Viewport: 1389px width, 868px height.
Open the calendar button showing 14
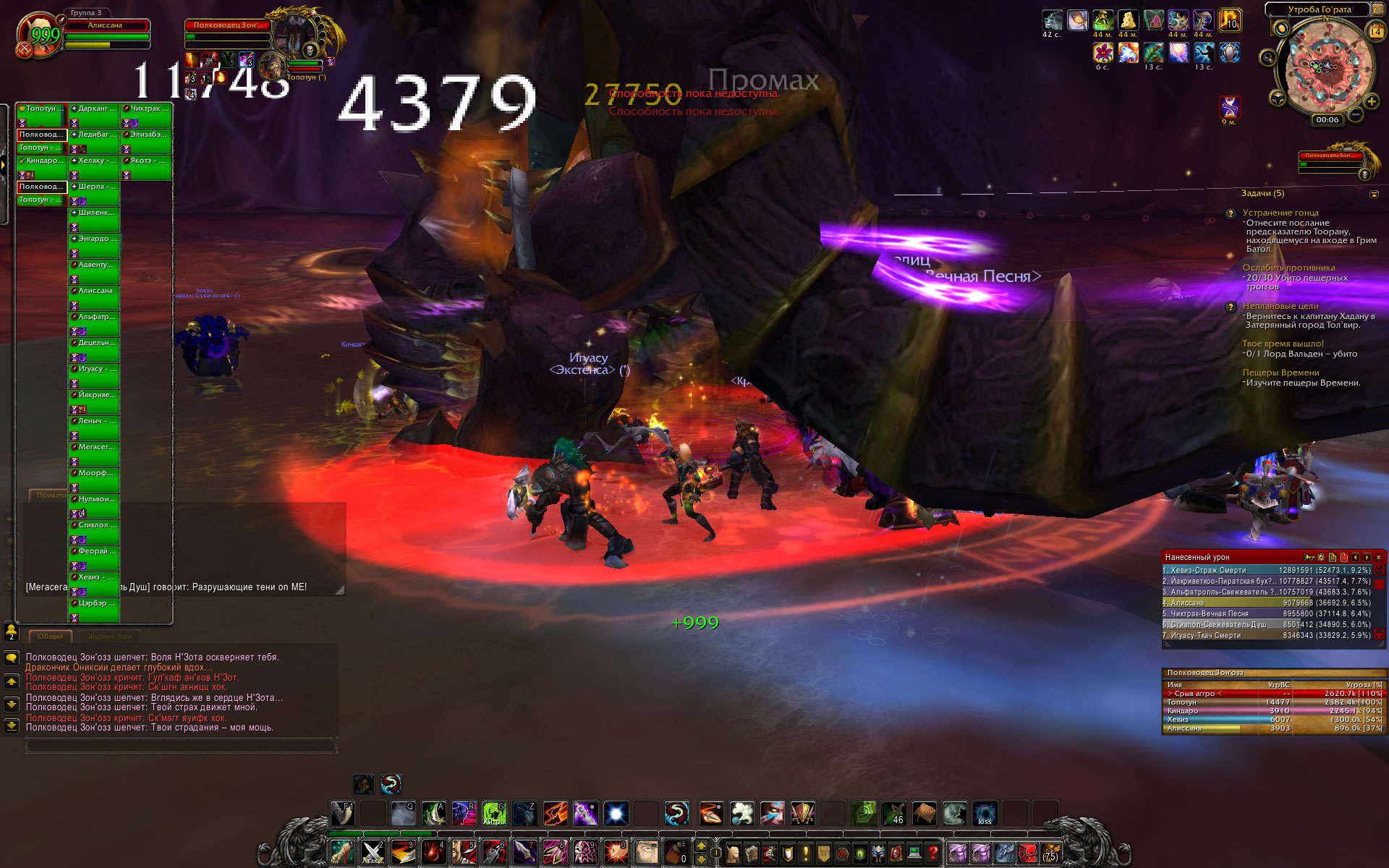point(1375,31)
